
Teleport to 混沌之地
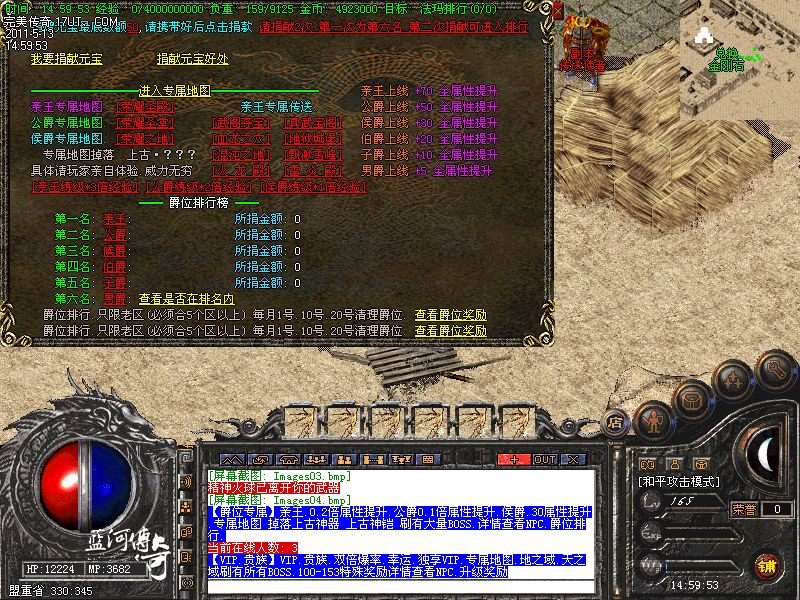pos(240,154)
